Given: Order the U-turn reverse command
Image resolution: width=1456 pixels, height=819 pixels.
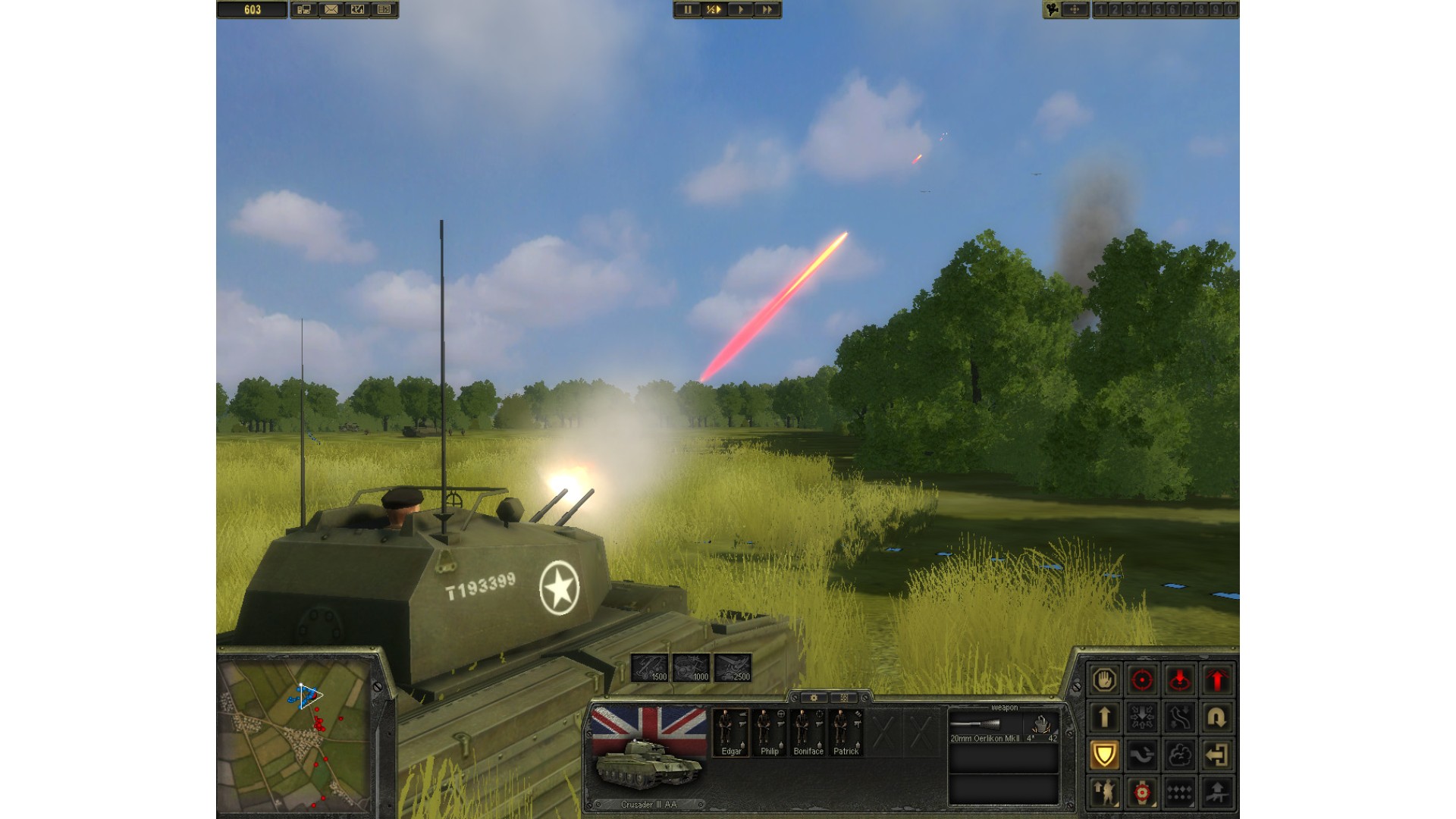Looking at the screenshot, I should coord(1217,717).
